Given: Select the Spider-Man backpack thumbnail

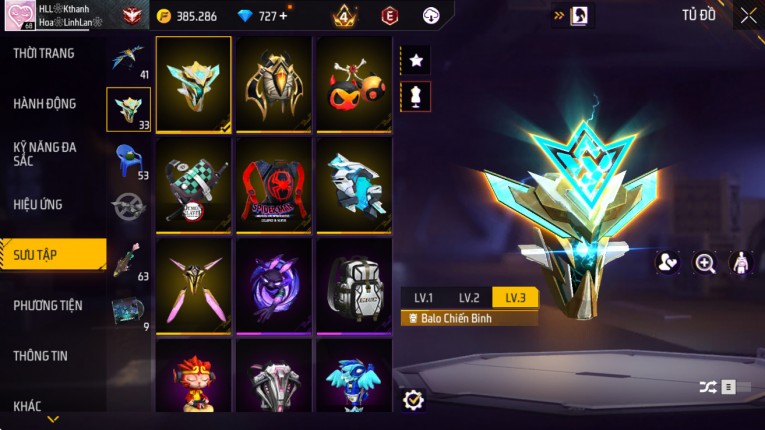Looking at the screenshot, I should (x=274, y=185).
